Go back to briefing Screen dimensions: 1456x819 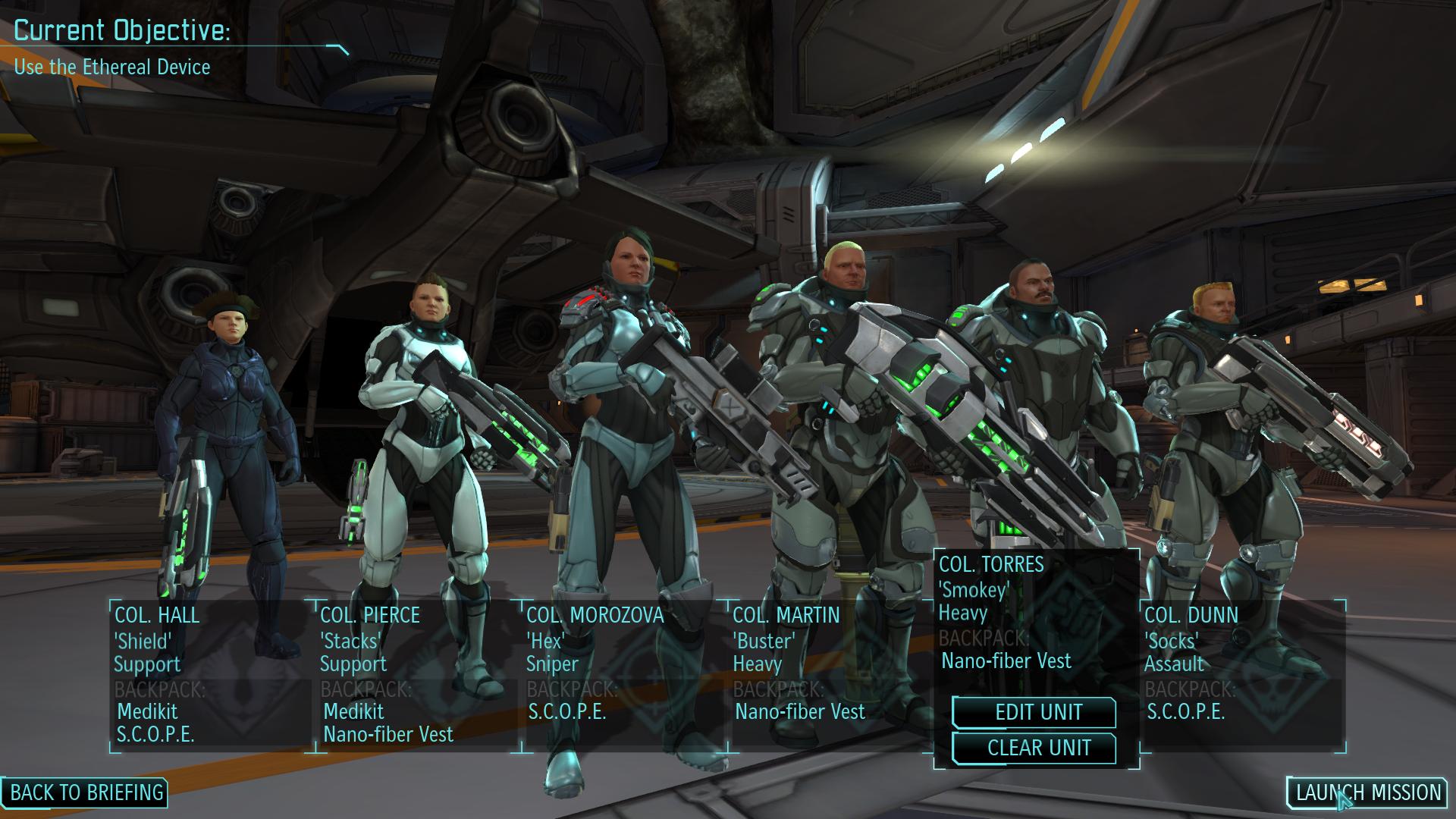pos(86,792)
